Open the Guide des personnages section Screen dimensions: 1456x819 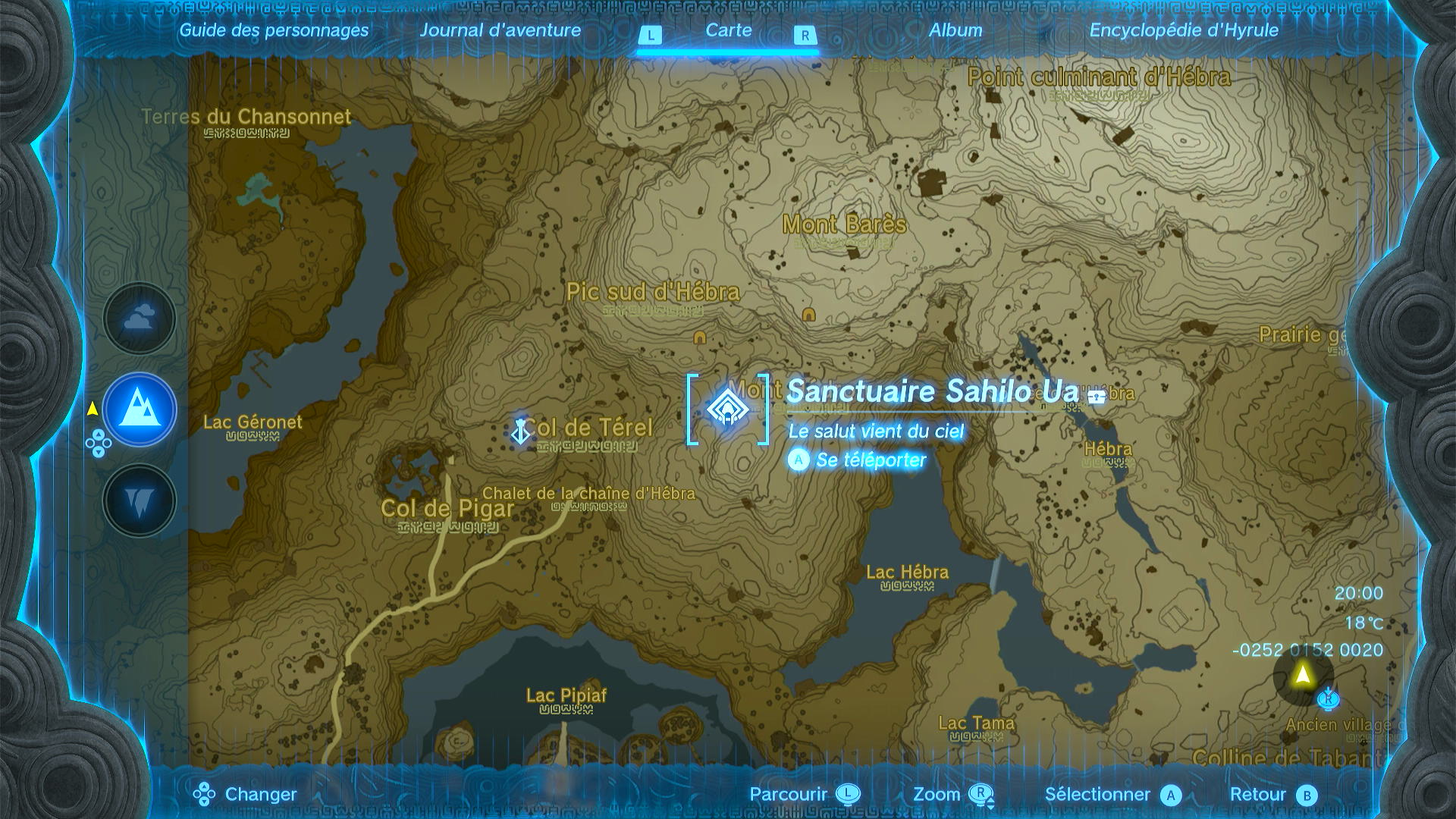273,31
